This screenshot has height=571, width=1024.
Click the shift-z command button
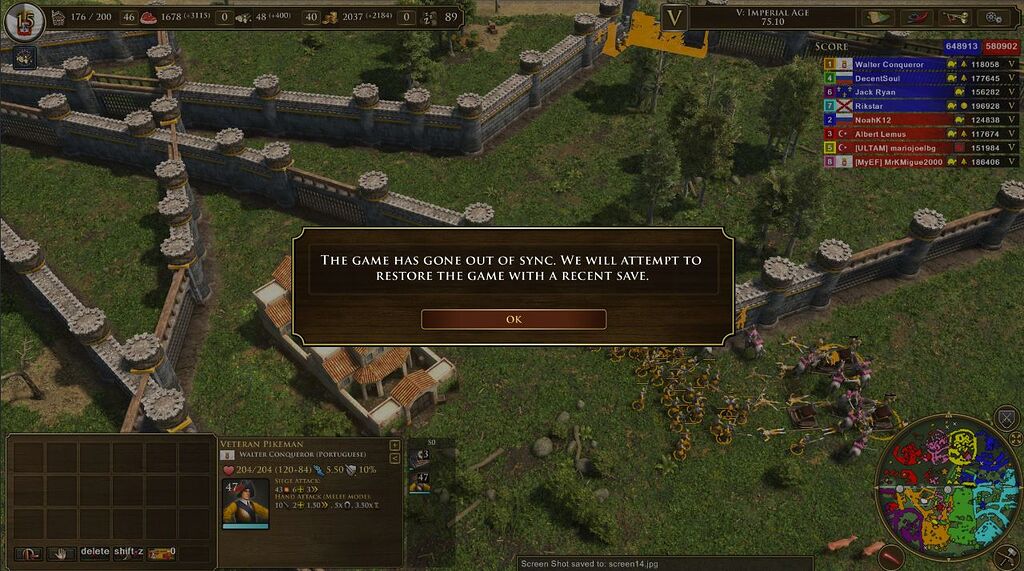[x=129, y=551]
